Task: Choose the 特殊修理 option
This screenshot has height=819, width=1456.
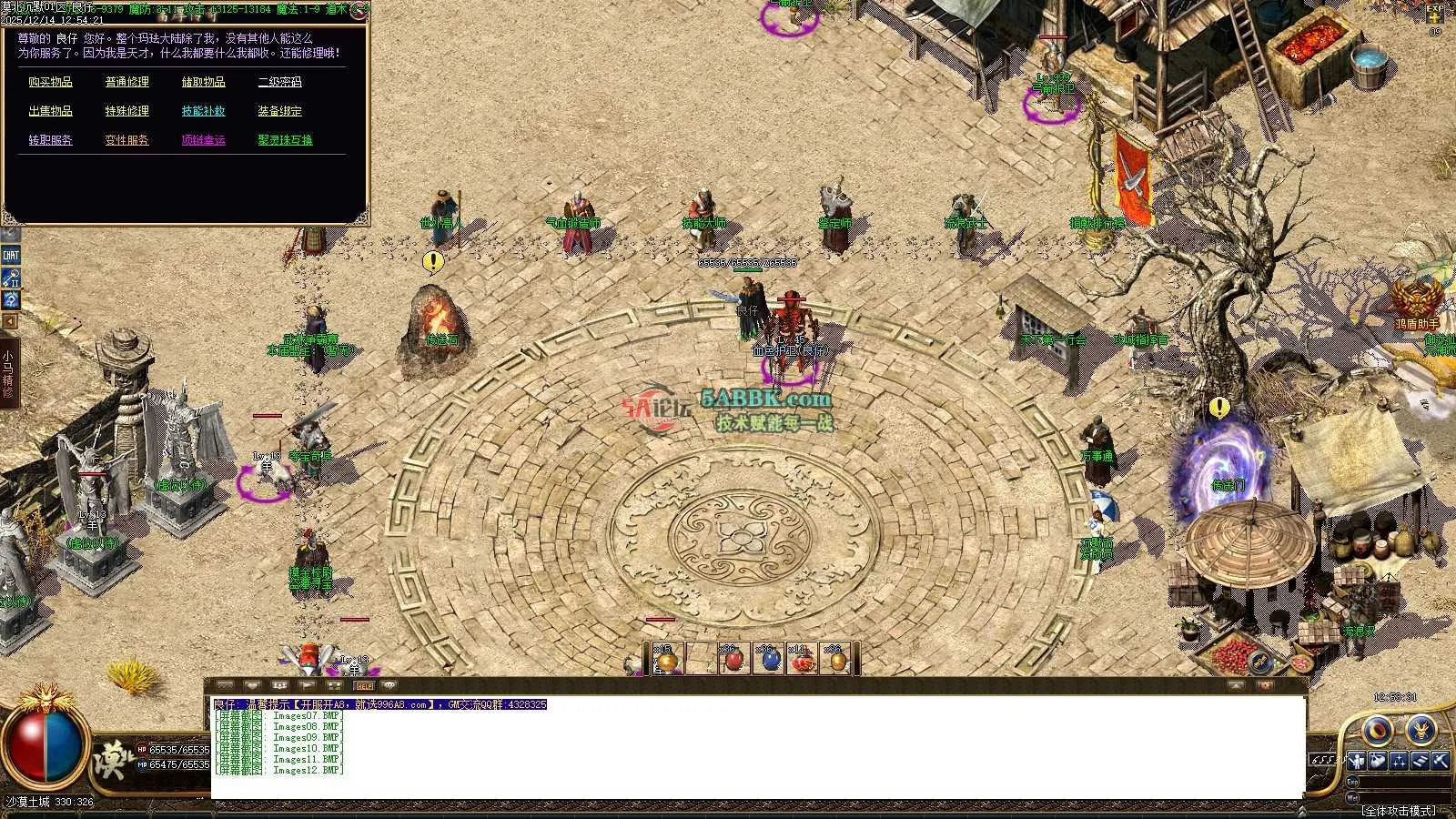Action: (x=126, y=111)
